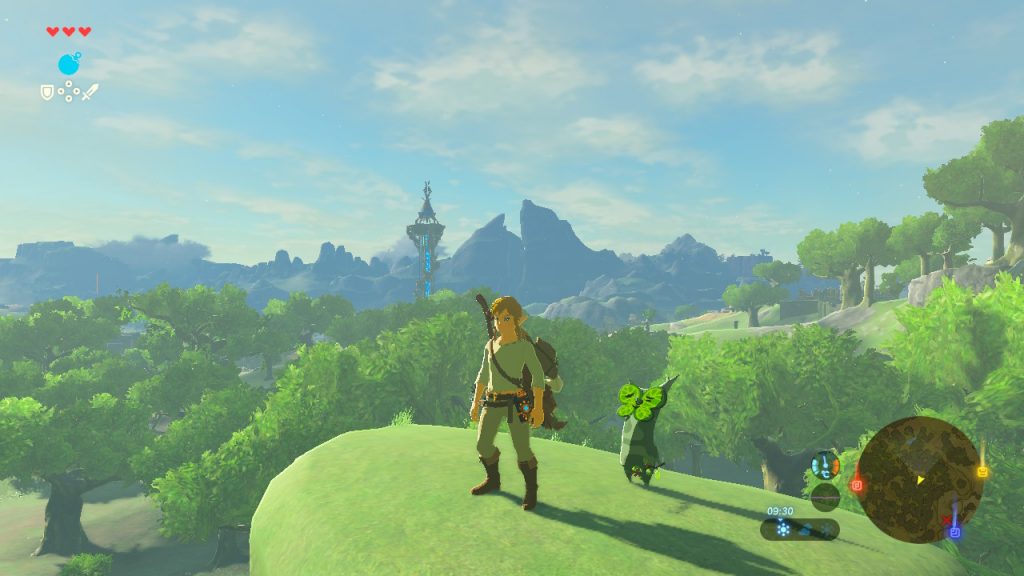Viewport: 1024px width, 576px height.
Task: Click the blue pin marker on the minimap
Action: pos(955,532)
